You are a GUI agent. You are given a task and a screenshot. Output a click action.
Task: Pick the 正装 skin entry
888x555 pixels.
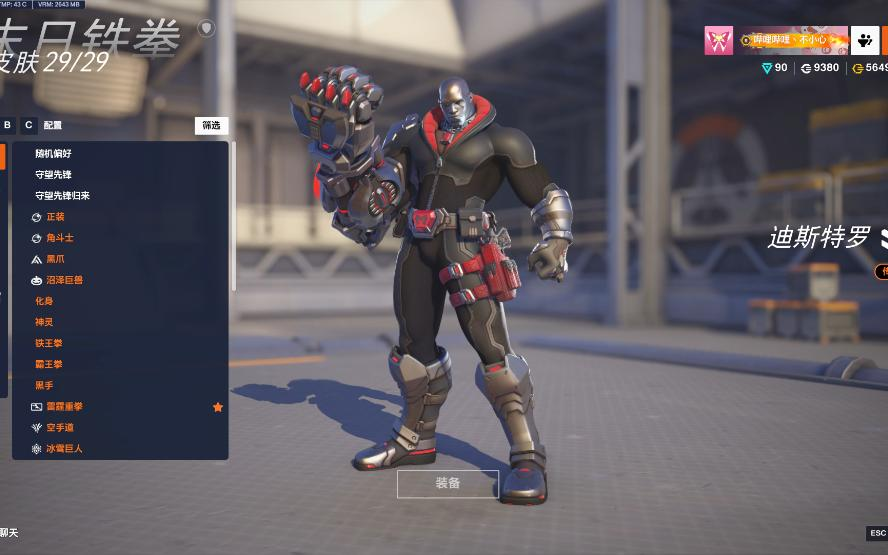pos(55,217)
